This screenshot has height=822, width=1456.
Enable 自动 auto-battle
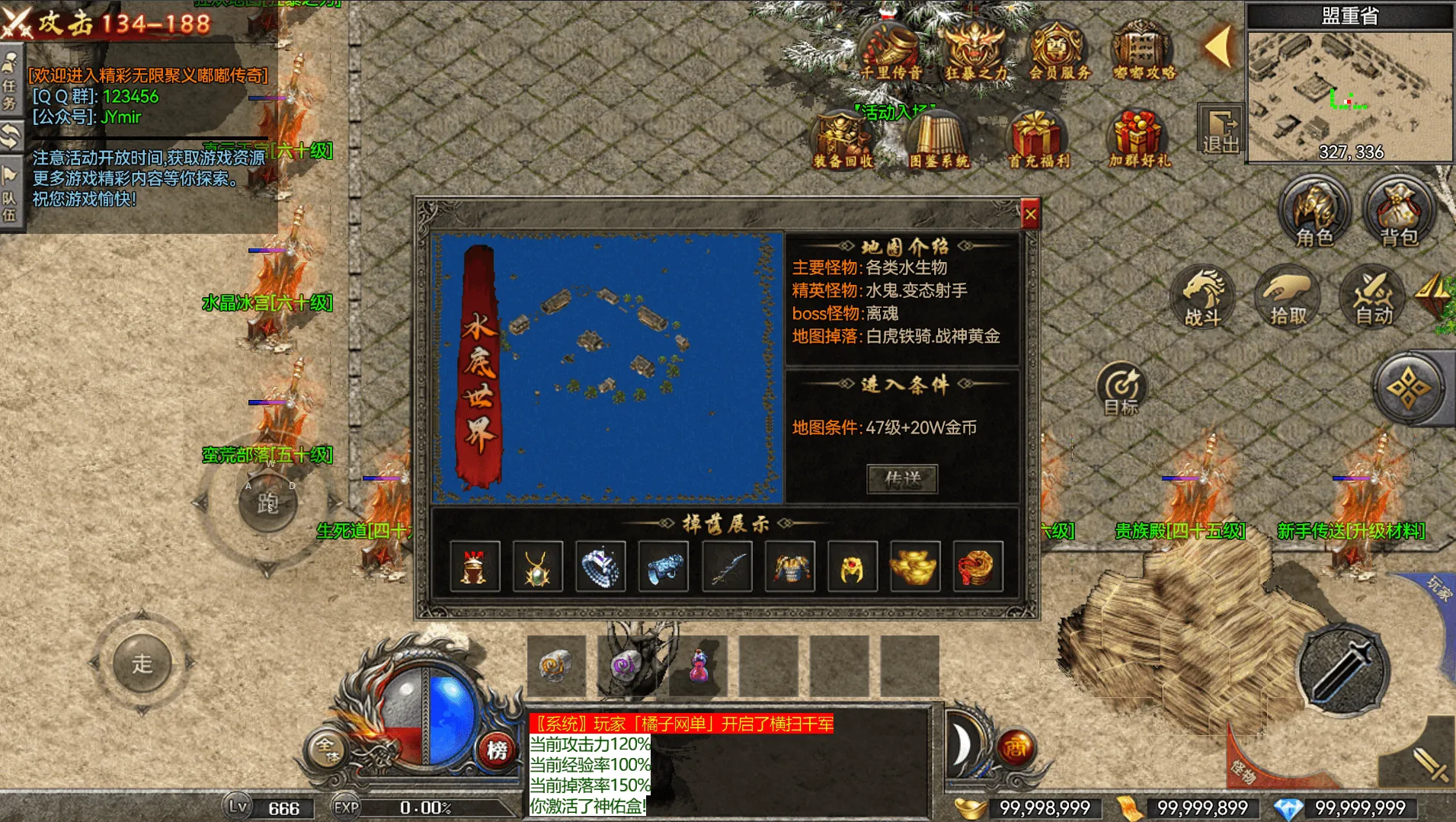pyautogui.click(x=1373, y=296)
